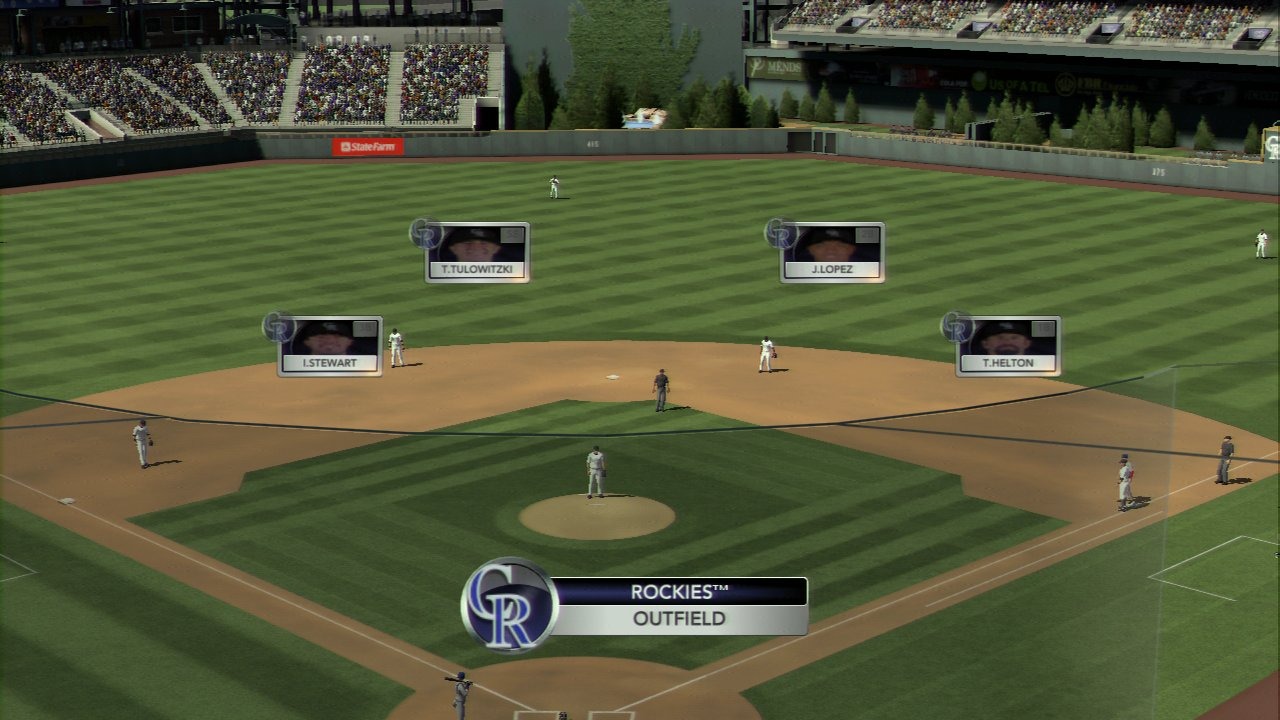Choose the J.Lopez player card
This screenshot has width=1280, height=720.
[832, 252]
